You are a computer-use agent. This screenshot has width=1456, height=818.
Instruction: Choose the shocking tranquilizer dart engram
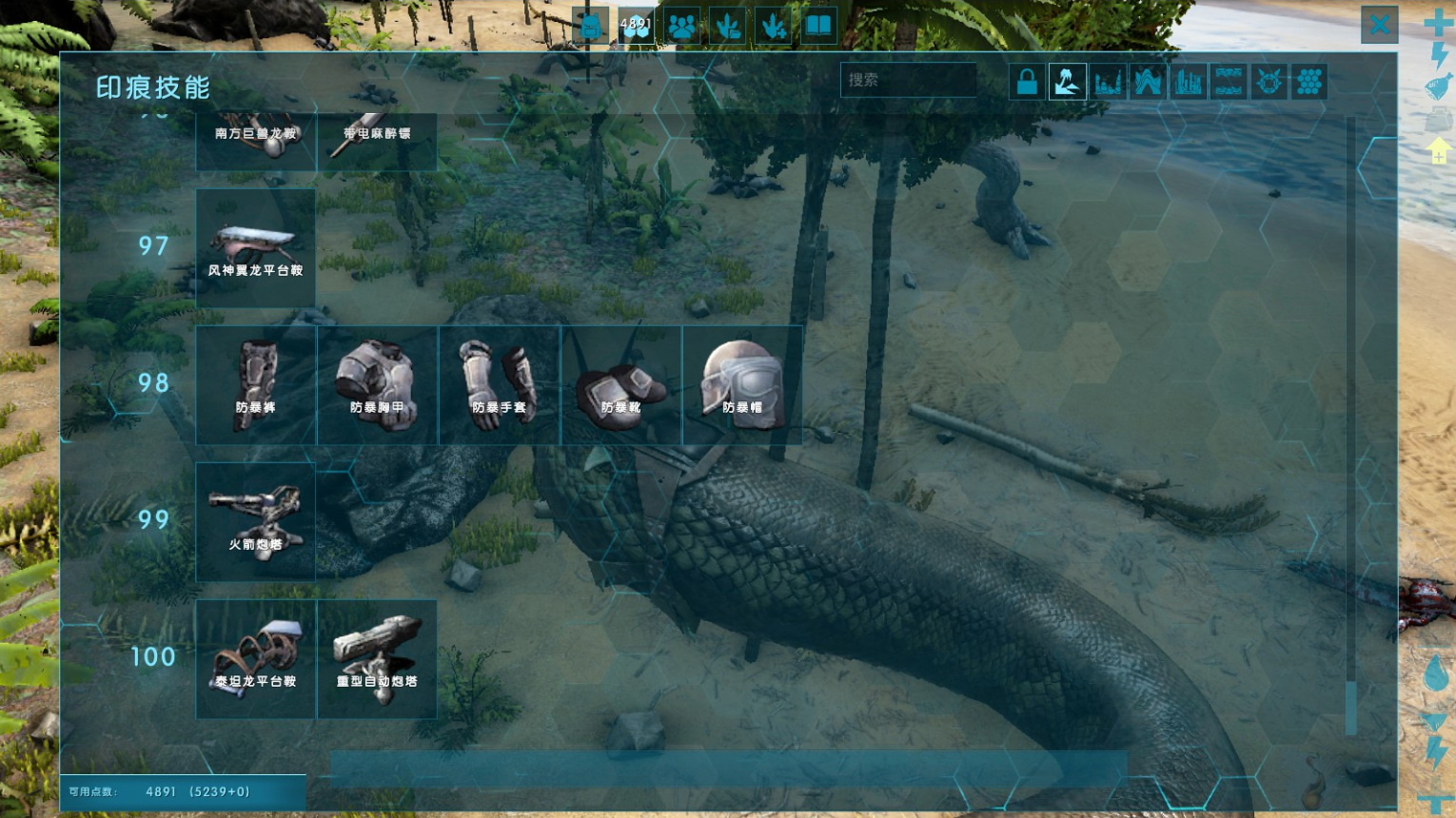point(377,141)
